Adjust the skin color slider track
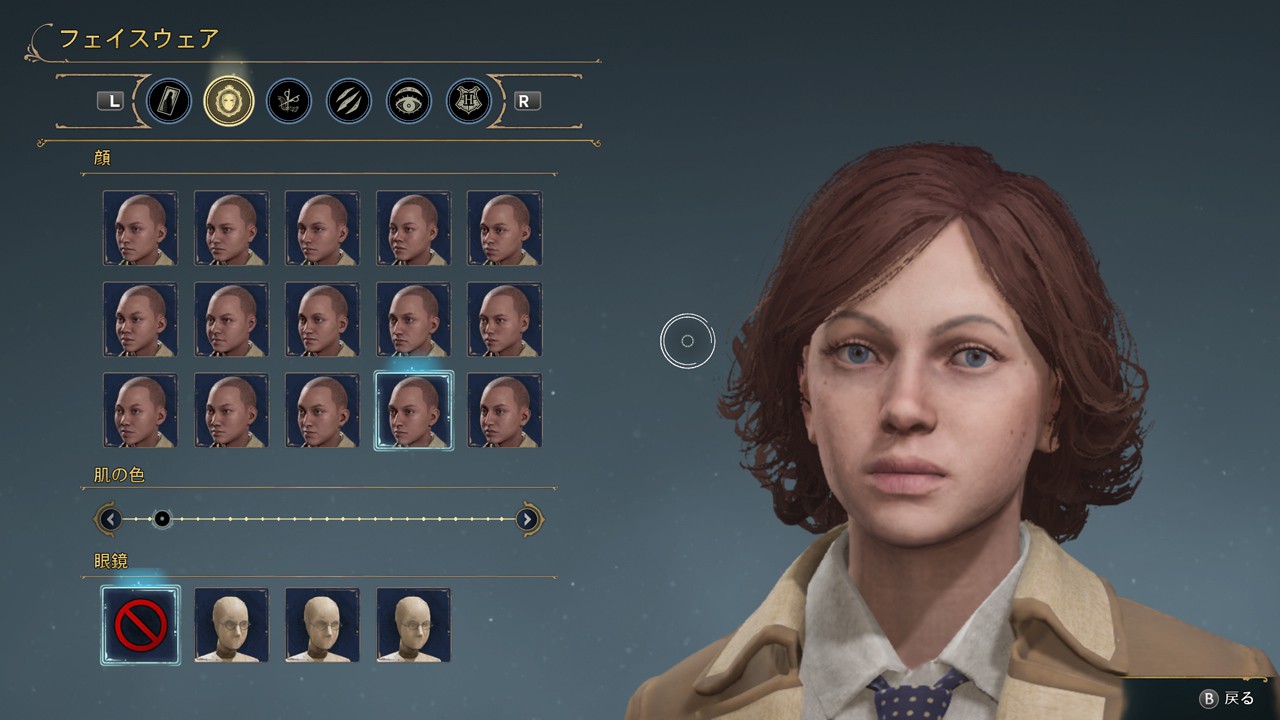The height and width of the screenshot is (720, 1280). [x=320, y=519]
